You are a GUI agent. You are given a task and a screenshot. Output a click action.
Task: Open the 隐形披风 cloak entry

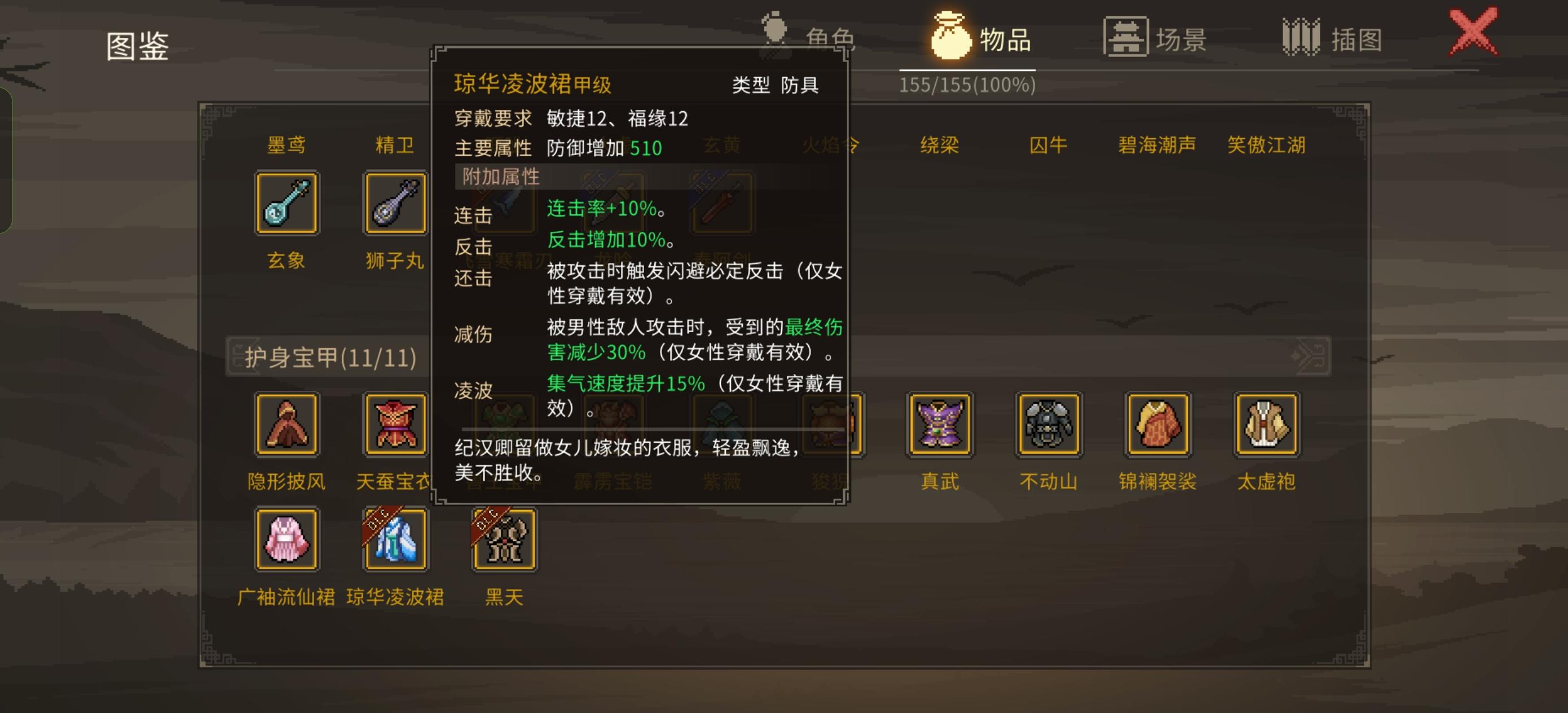[x=286, y=423]
